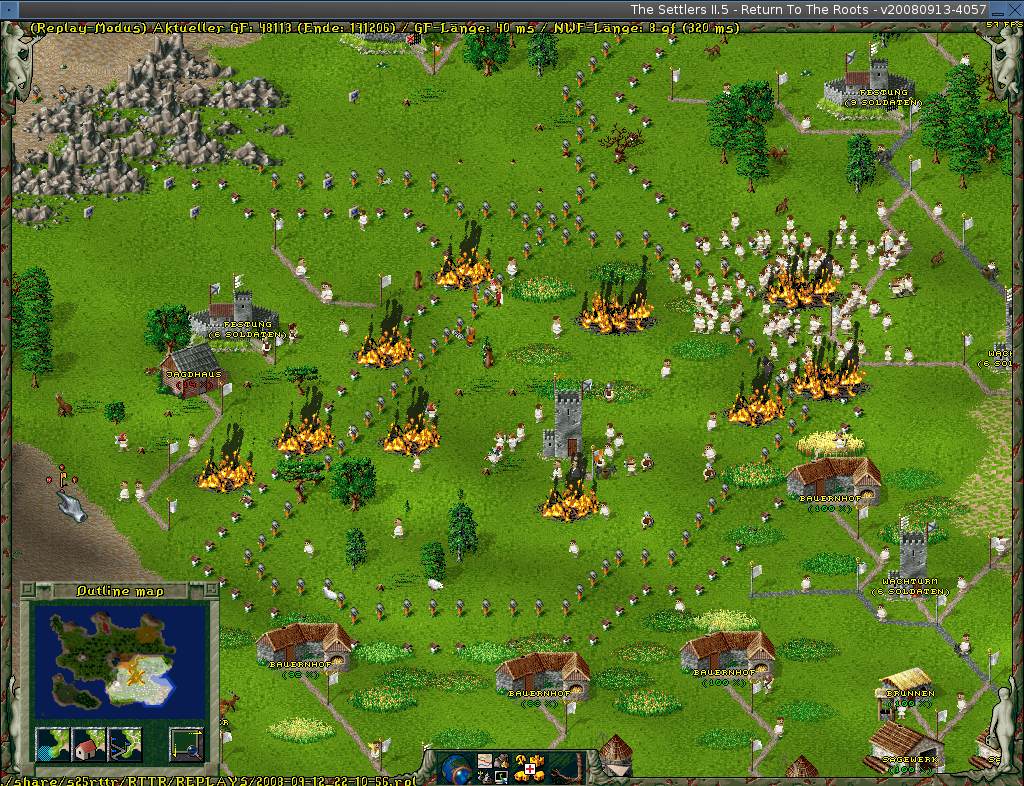Toggle roads display on the outline map
This screenshot has width=1024, height=786.
click(125, 743)
